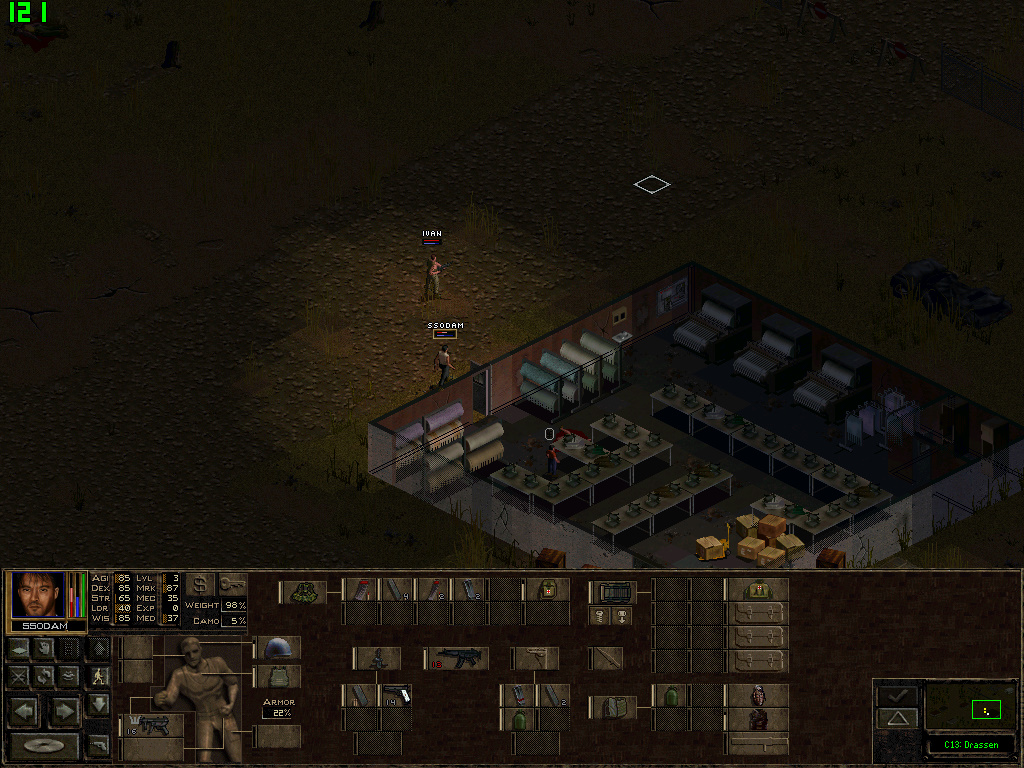Image resolution: width=1024 pixels, height=768 pixels.
Task: Select the gas mask face slot
Action: (x=757, y=695)
